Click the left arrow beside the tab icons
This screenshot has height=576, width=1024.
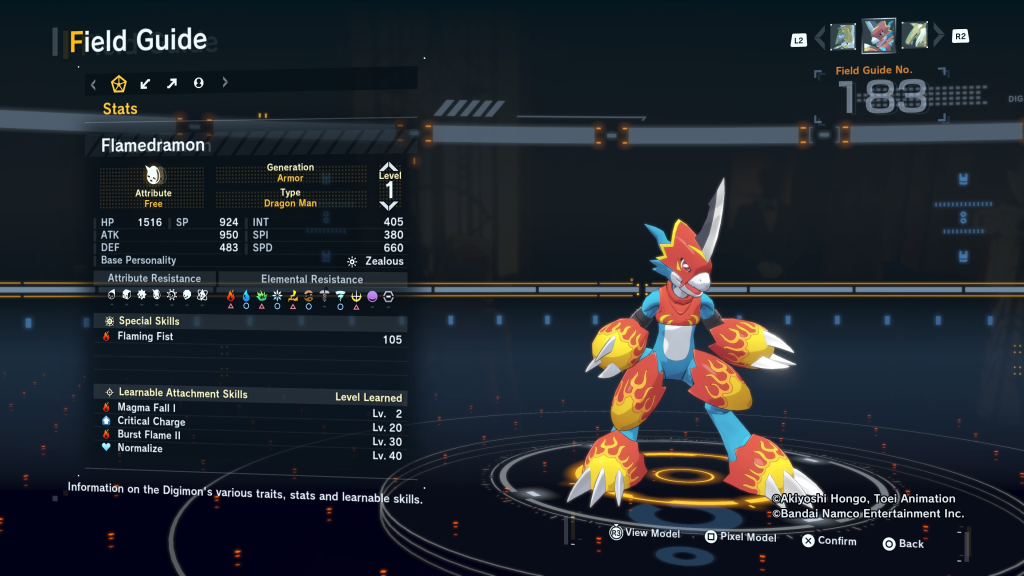click(93, 83)
